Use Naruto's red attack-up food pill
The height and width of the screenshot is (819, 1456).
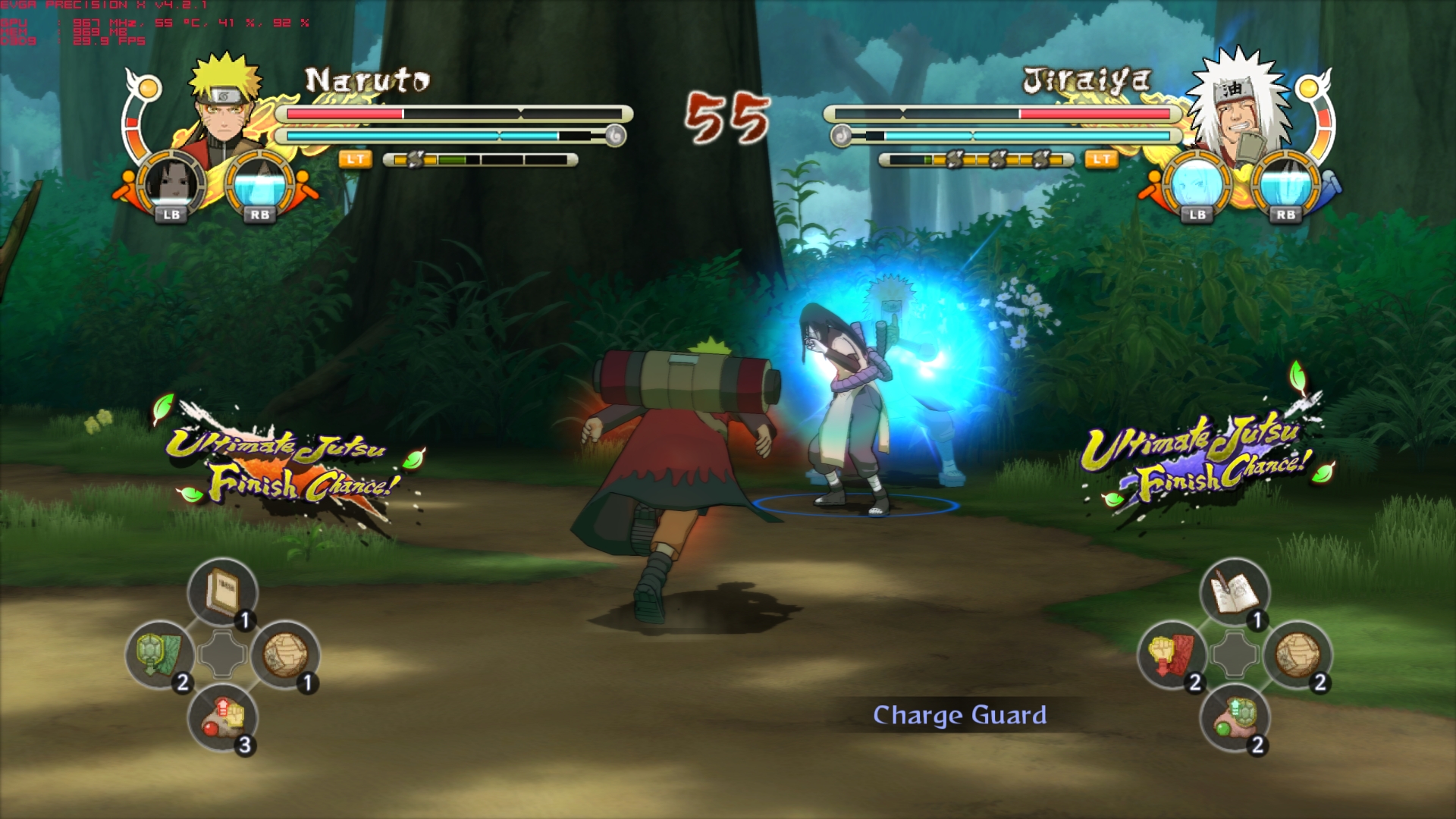tap(222, 717)
